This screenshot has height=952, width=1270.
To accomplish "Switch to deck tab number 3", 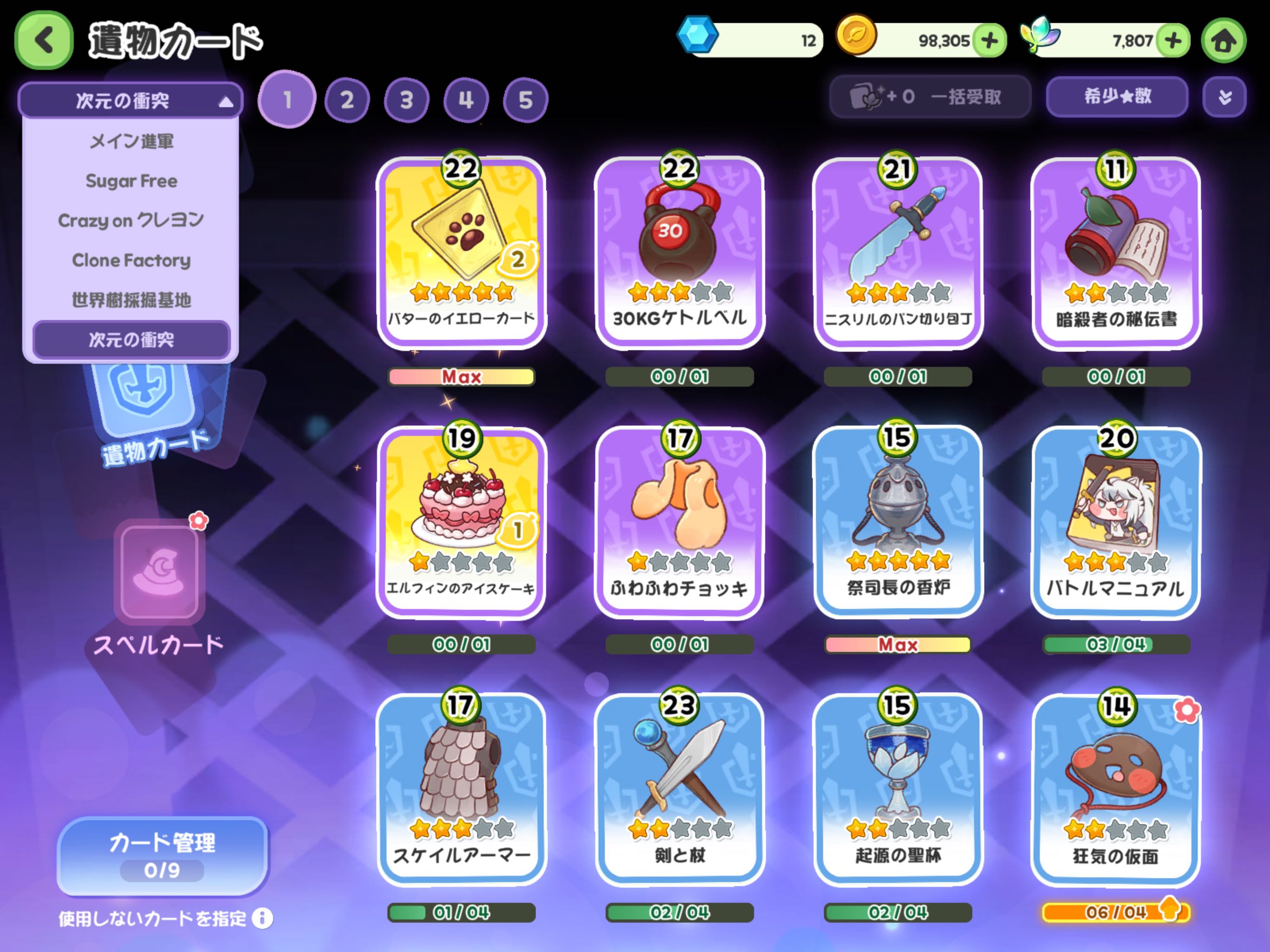I will pyautogui.click(x=406, y=100).
